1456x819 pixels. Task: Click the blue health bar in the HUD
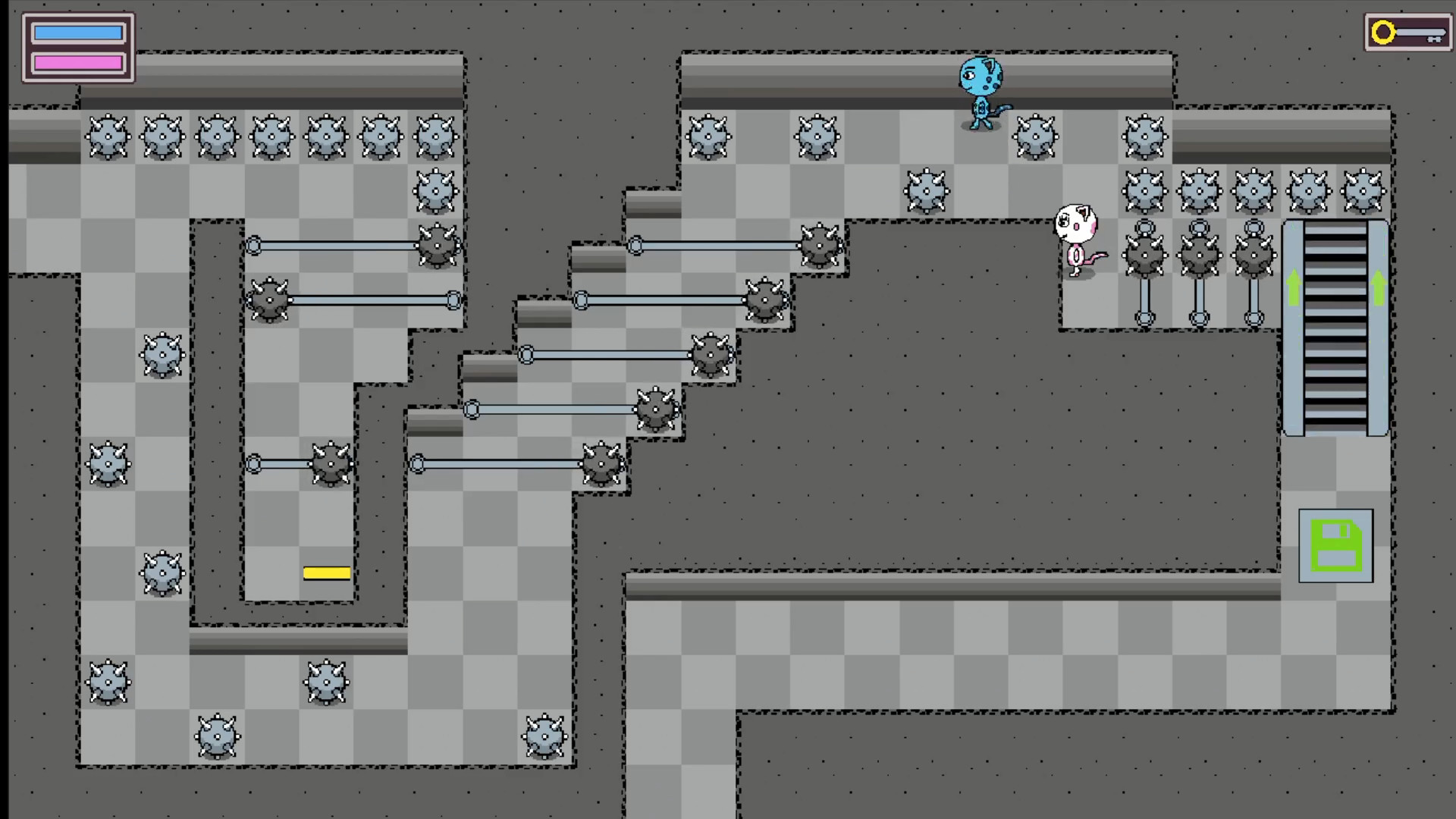pos(78,32)
